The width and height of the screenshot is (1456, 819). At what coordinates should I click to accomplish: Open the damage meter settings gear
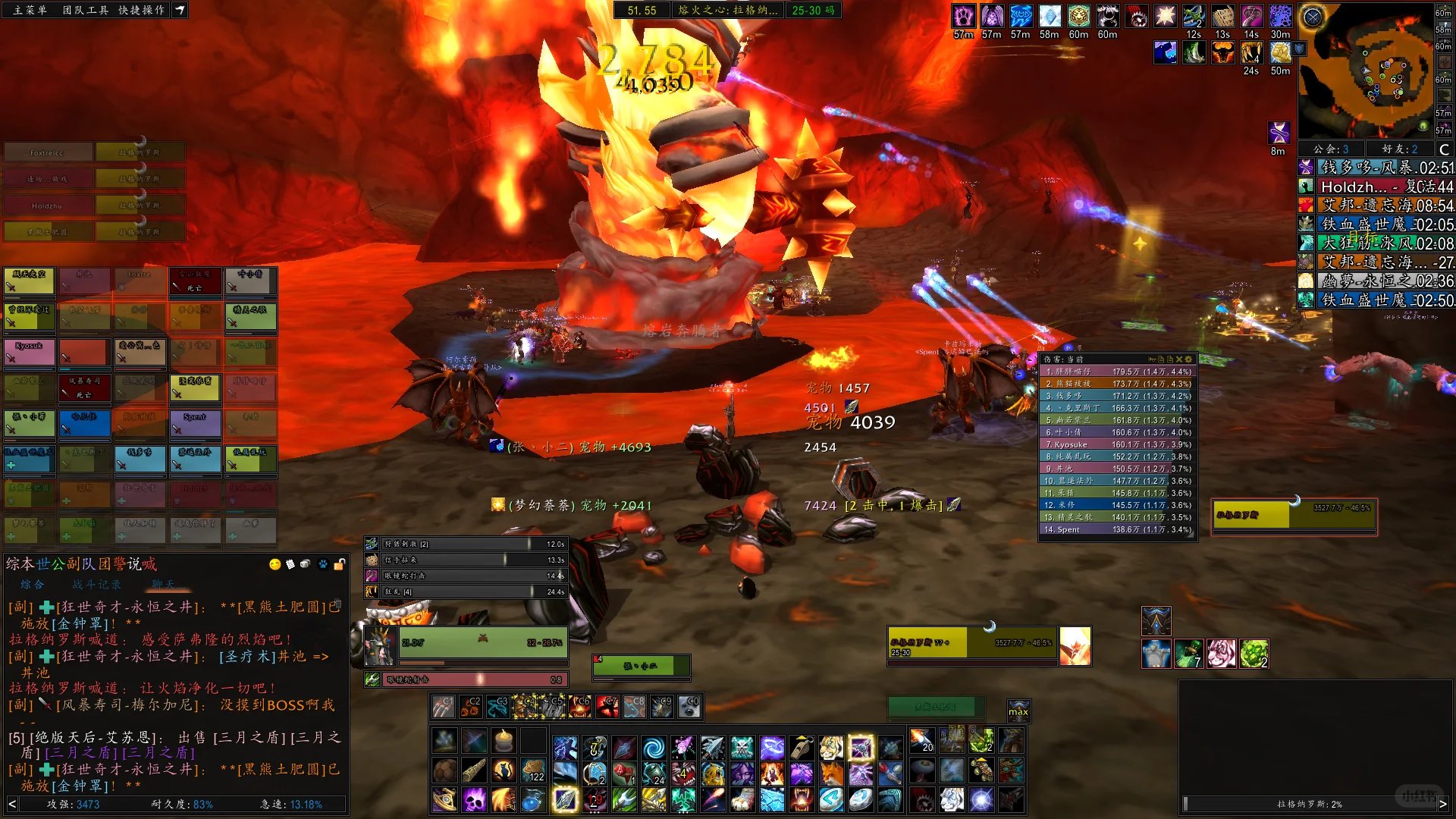[x=1188, y=359]
